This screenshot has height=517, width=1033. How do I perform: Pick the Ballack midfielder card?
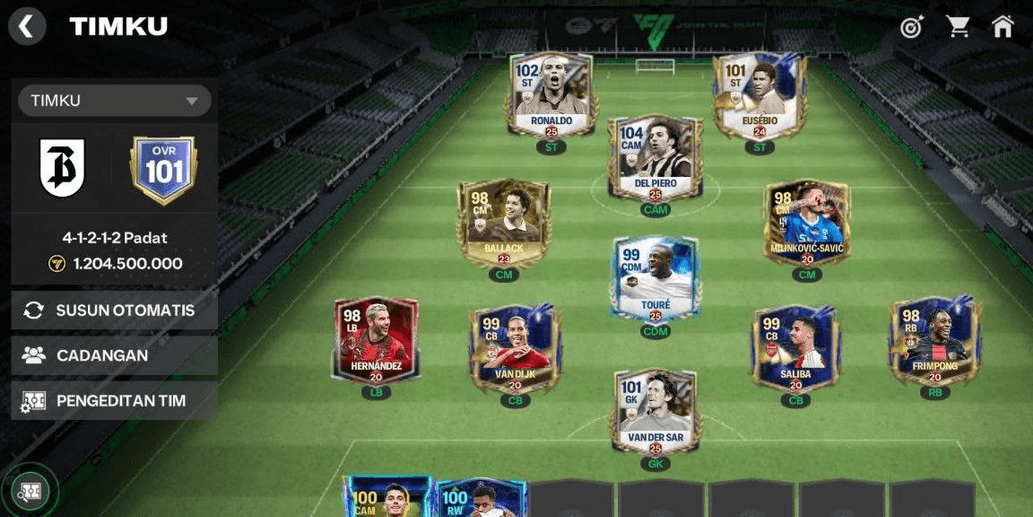tap(503, 222)
